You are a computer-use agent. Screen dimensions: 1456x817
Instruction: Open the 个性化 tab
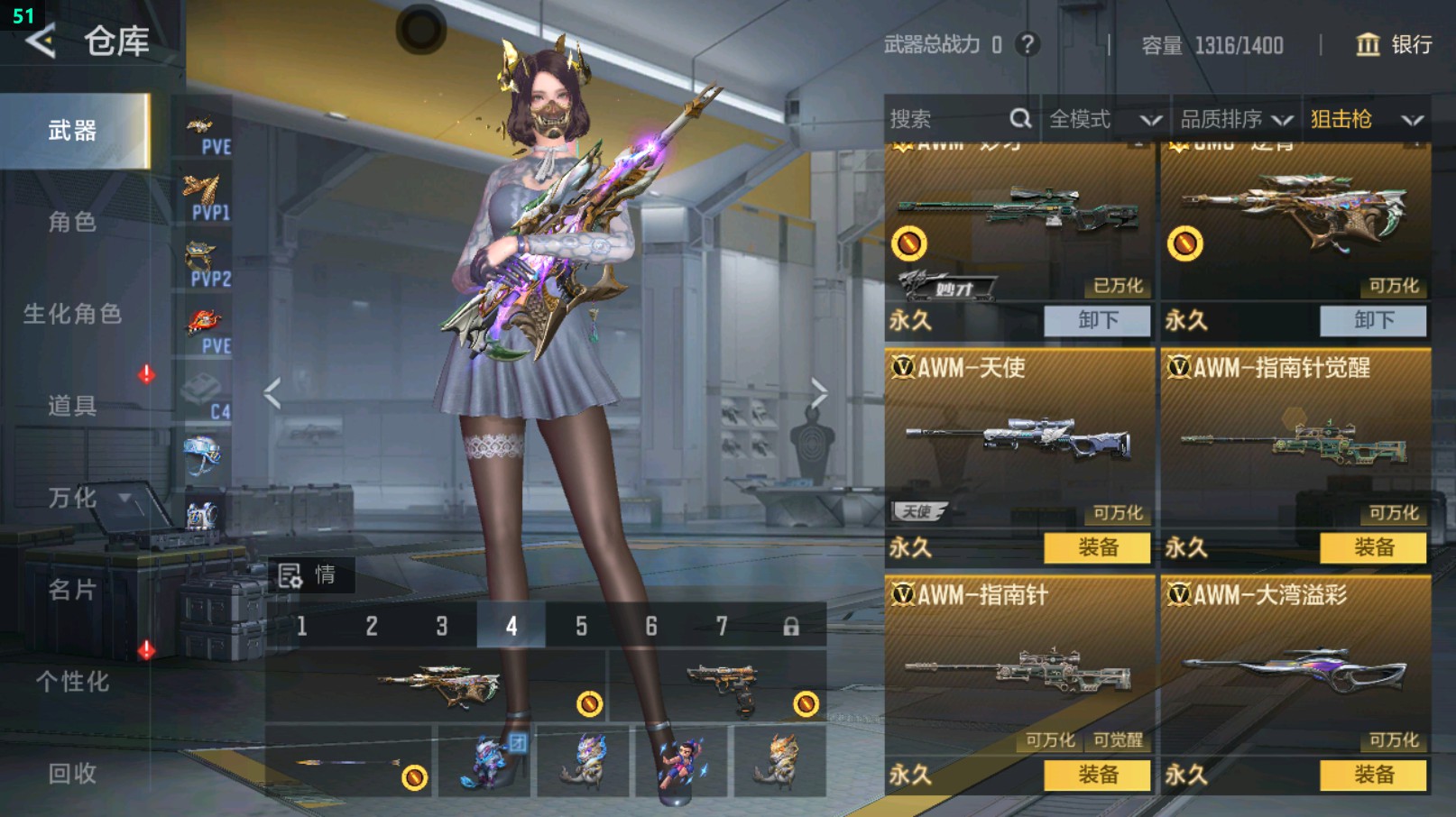[72, 682]
